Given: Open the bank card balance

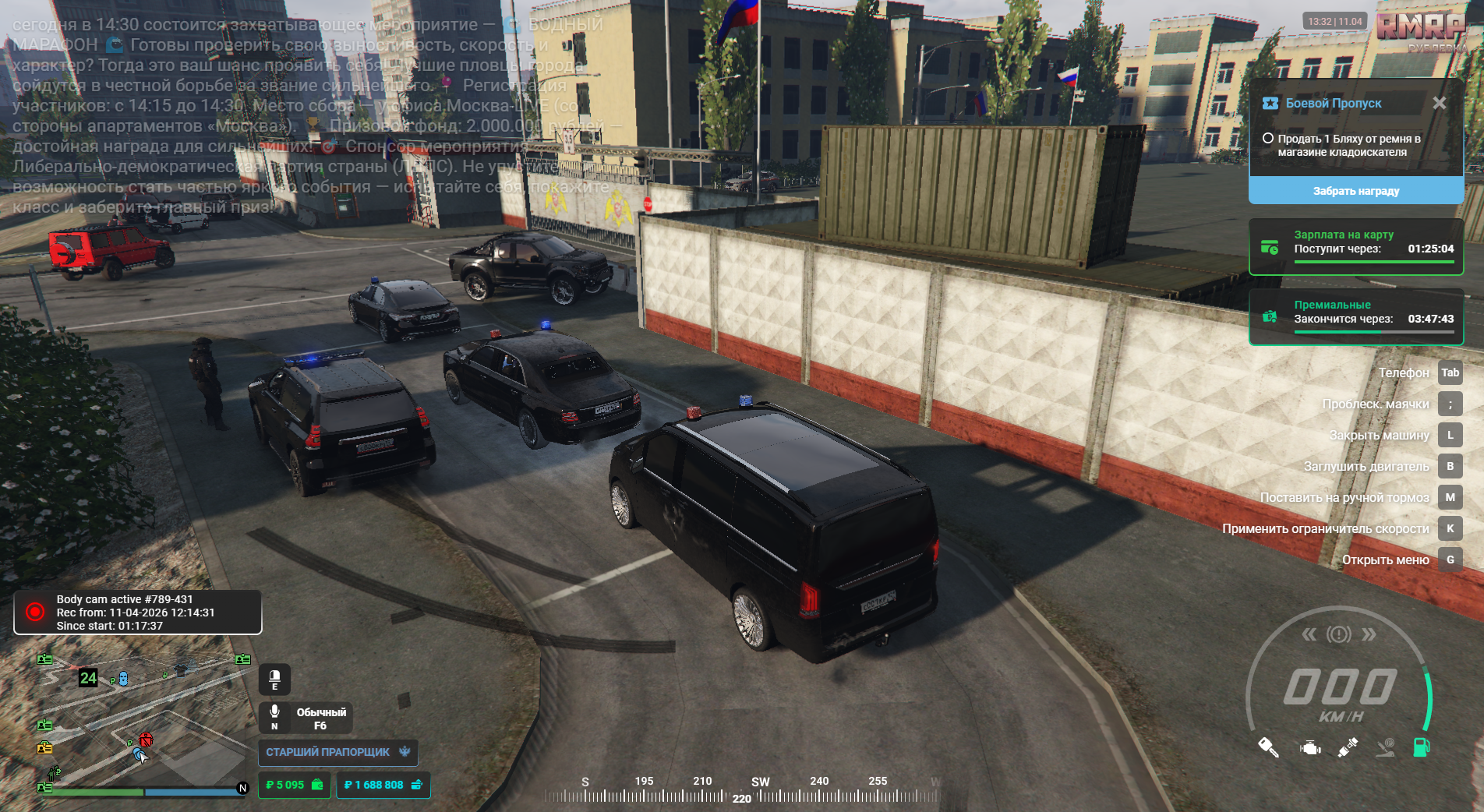Looking at the screenshot, I should pyautogui.click(x=383, y=785).
